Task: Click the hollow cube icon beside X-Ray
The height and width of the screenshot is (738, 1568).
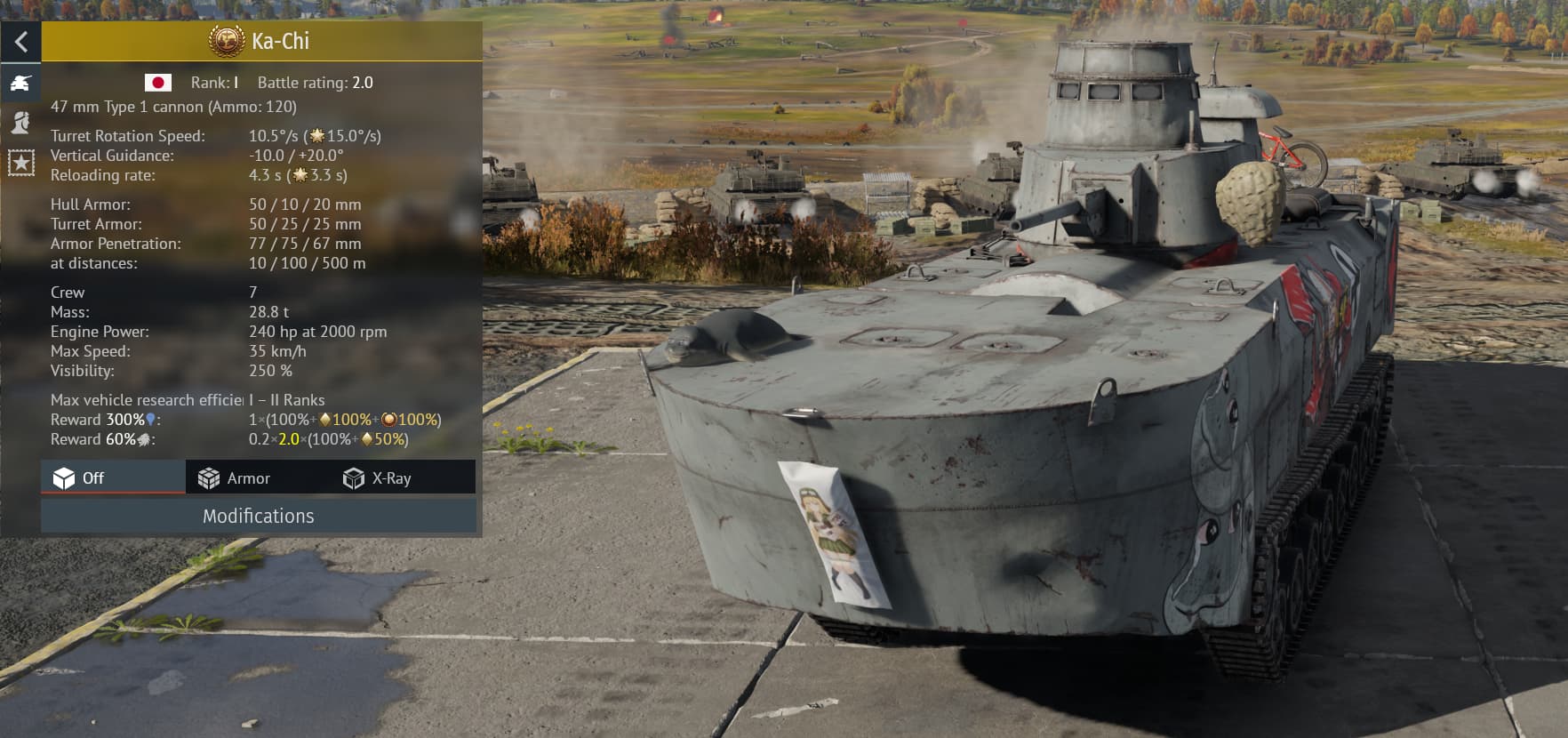Action: point(353,477)
